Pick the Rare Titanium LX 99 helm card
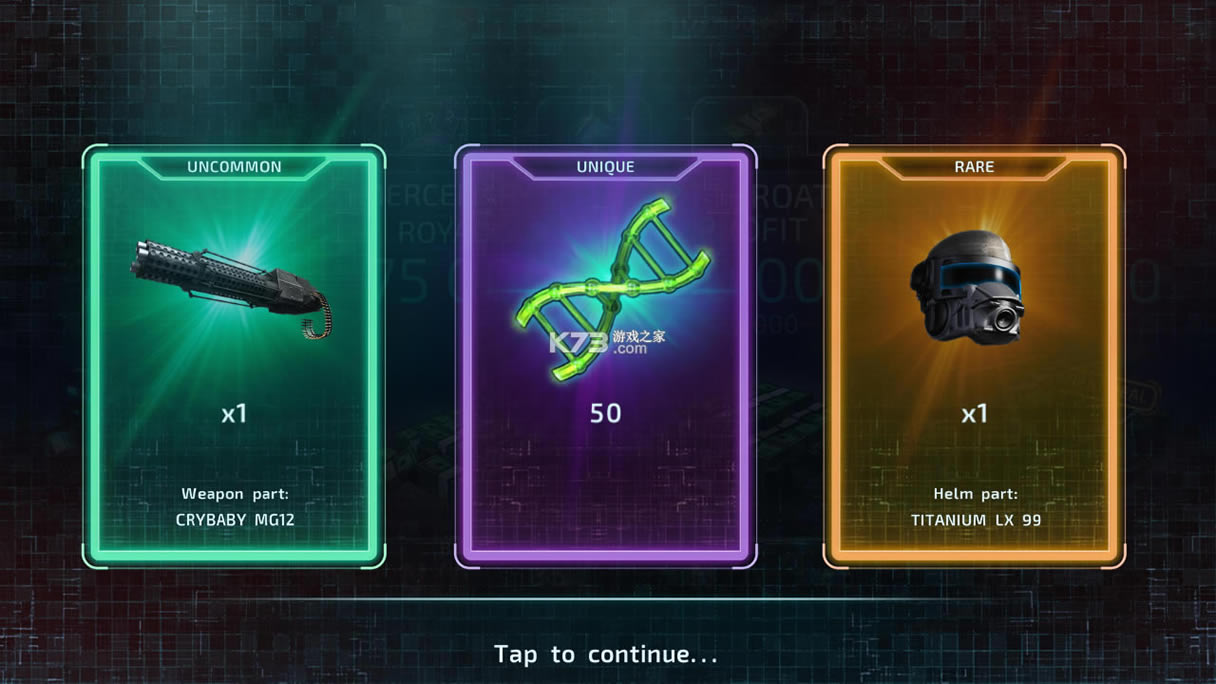This screenshot has width=1216, height=684. click(x=974, y=356)
